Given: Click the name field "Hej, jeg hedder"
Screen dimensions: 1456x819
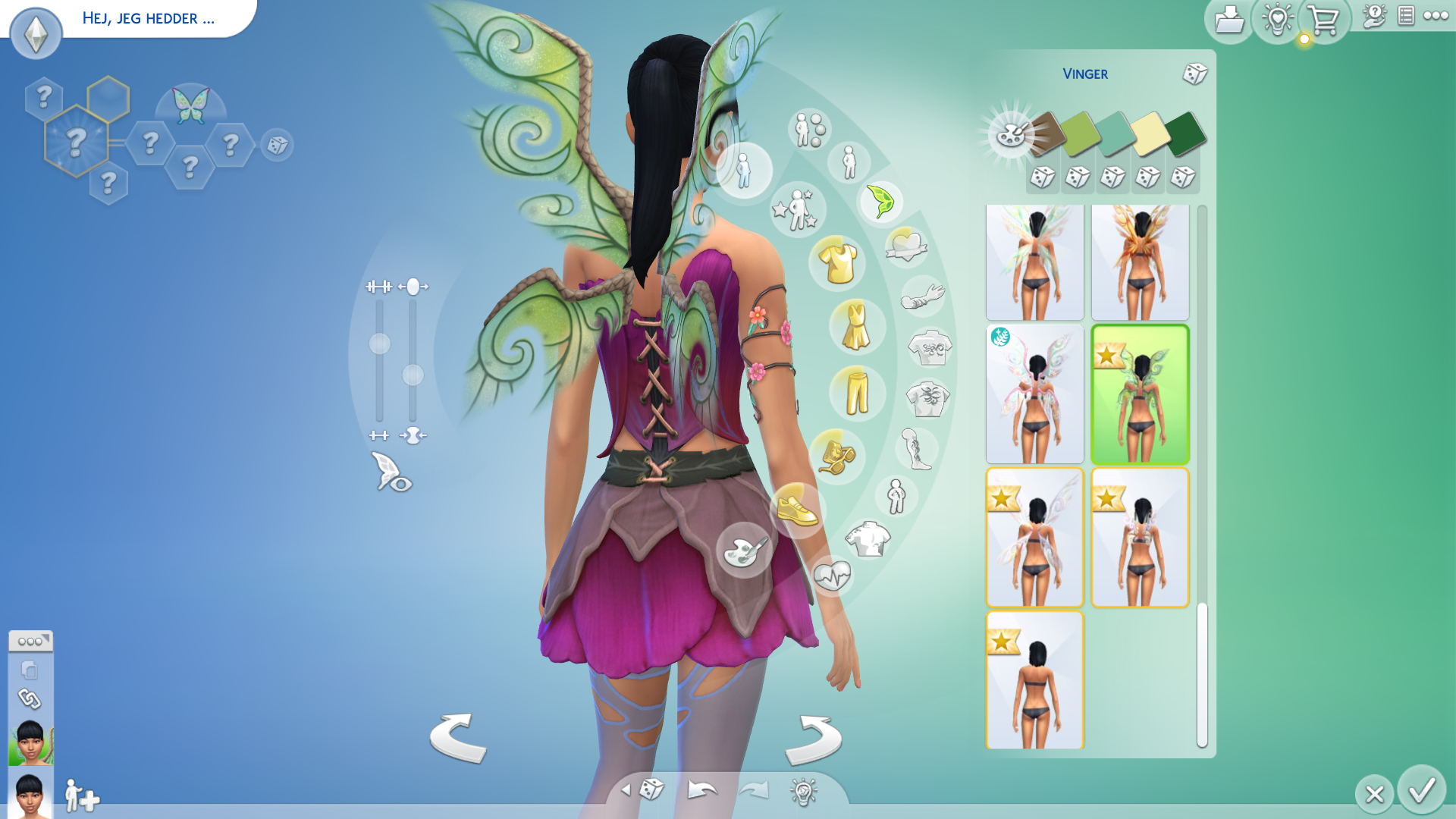Looking at the screenshot, I should pyautogui.click(x=149, y=18).
